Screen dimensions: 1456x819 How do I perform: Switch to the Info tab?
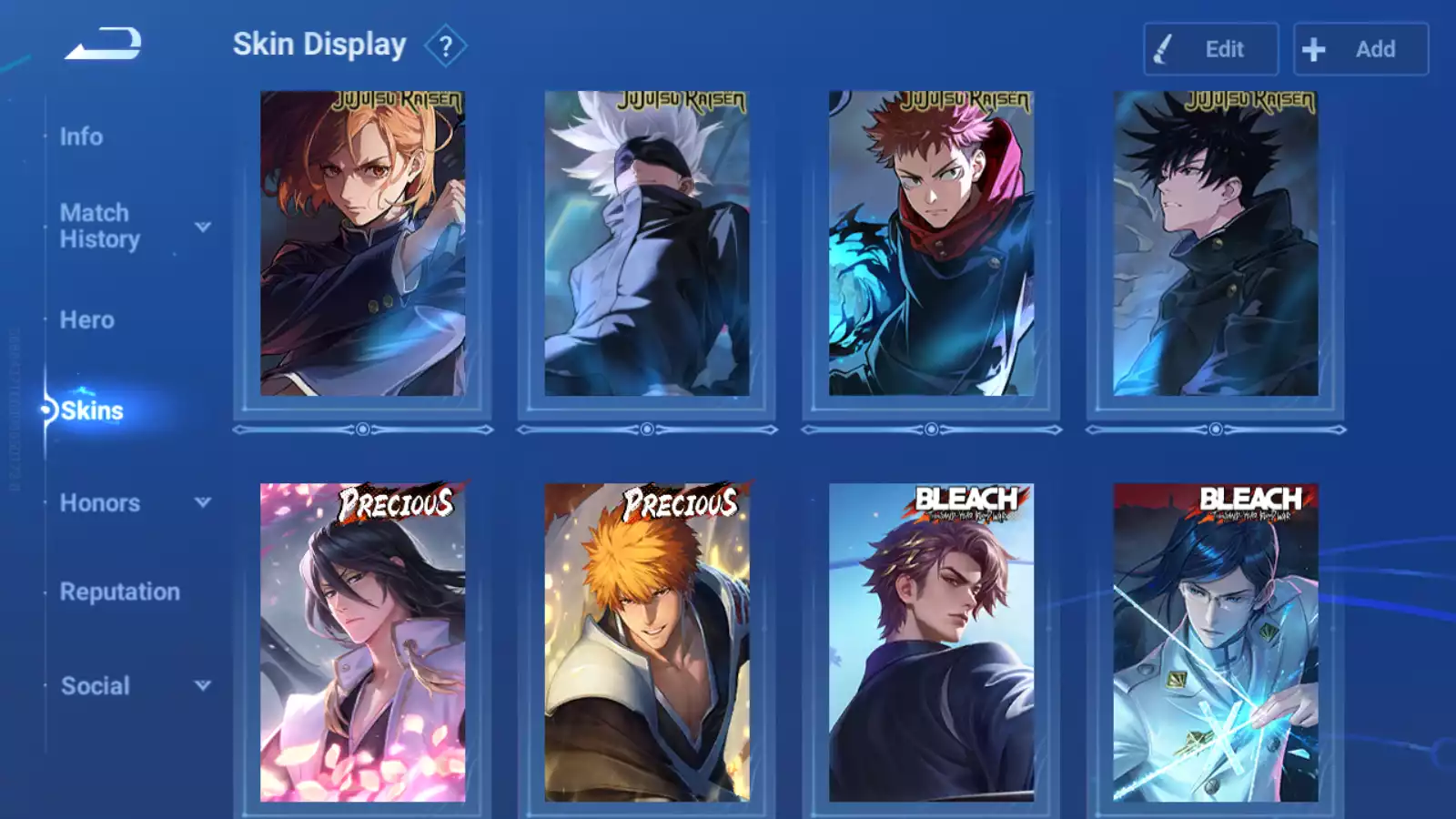click(x=81, y=136)
